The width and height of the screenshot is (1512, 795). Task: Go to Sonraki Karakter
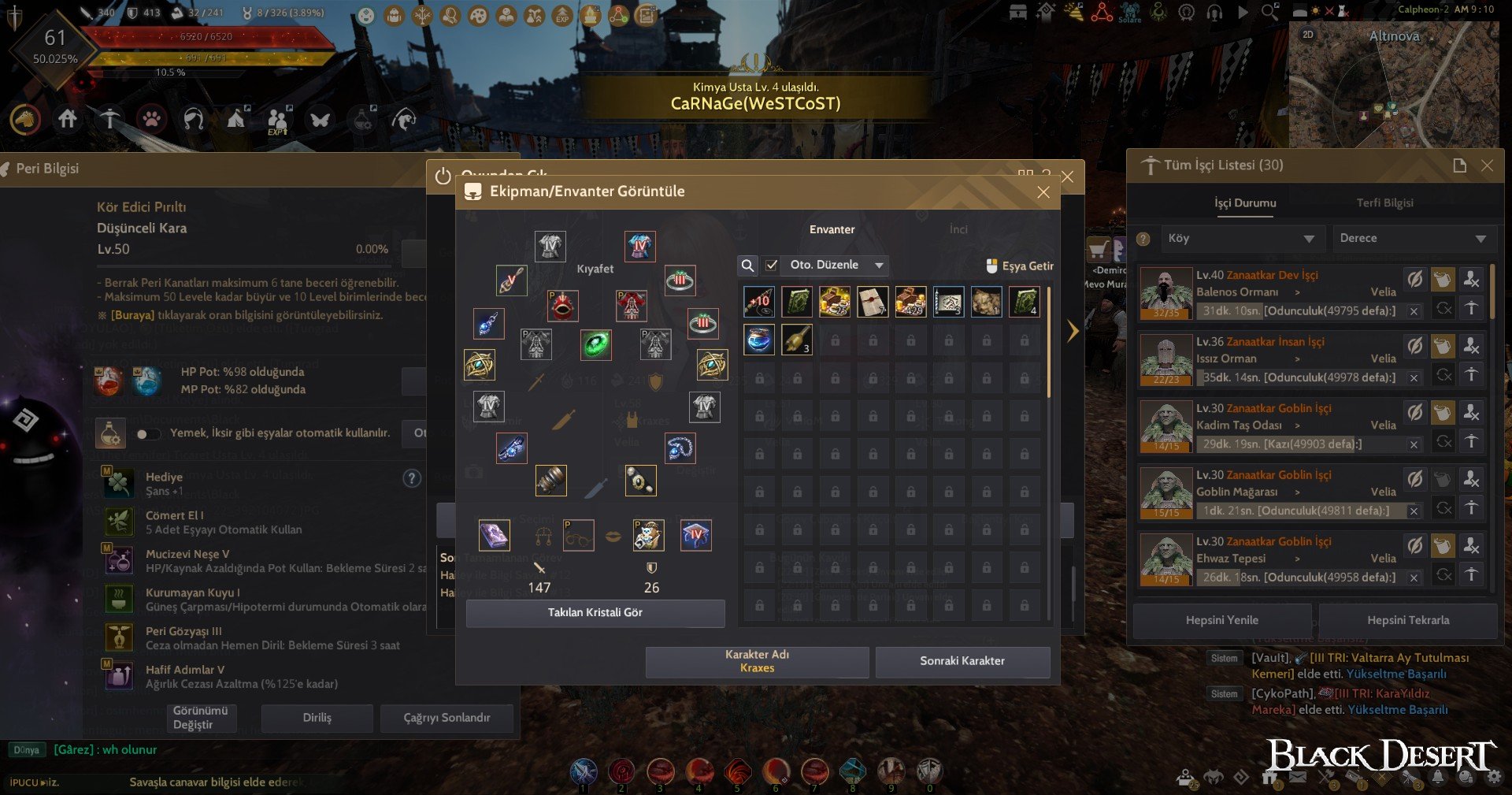(x=962, y=661)
